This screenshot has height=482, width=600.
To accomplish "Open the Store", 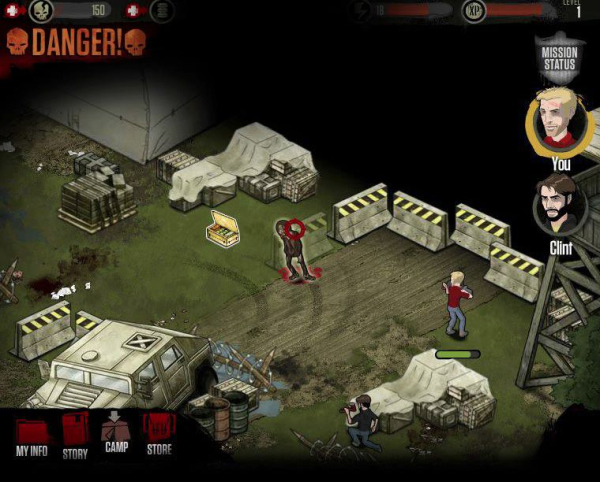I will tap(159, 433).
